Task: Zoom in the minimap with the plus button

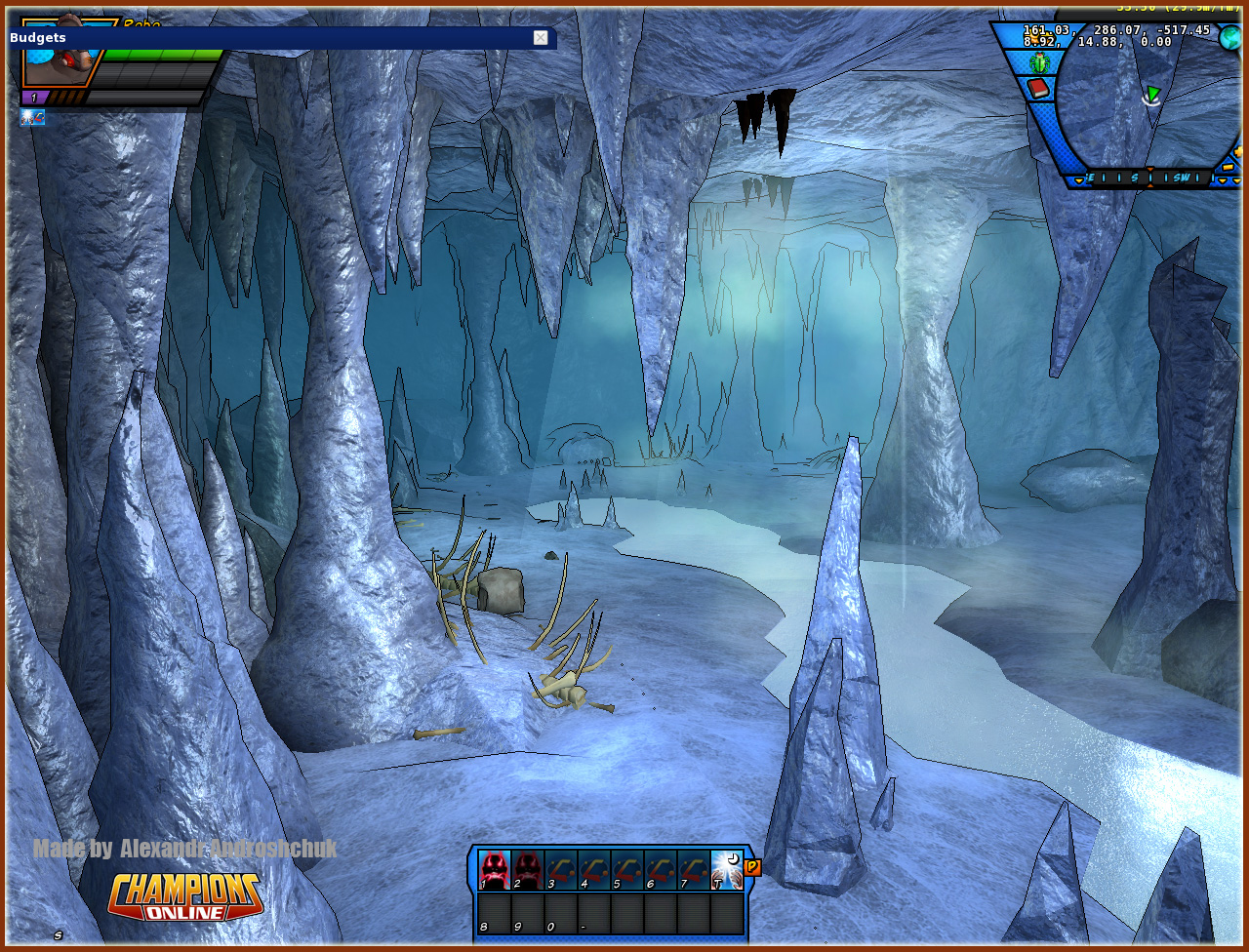Action: [1238, 152]
